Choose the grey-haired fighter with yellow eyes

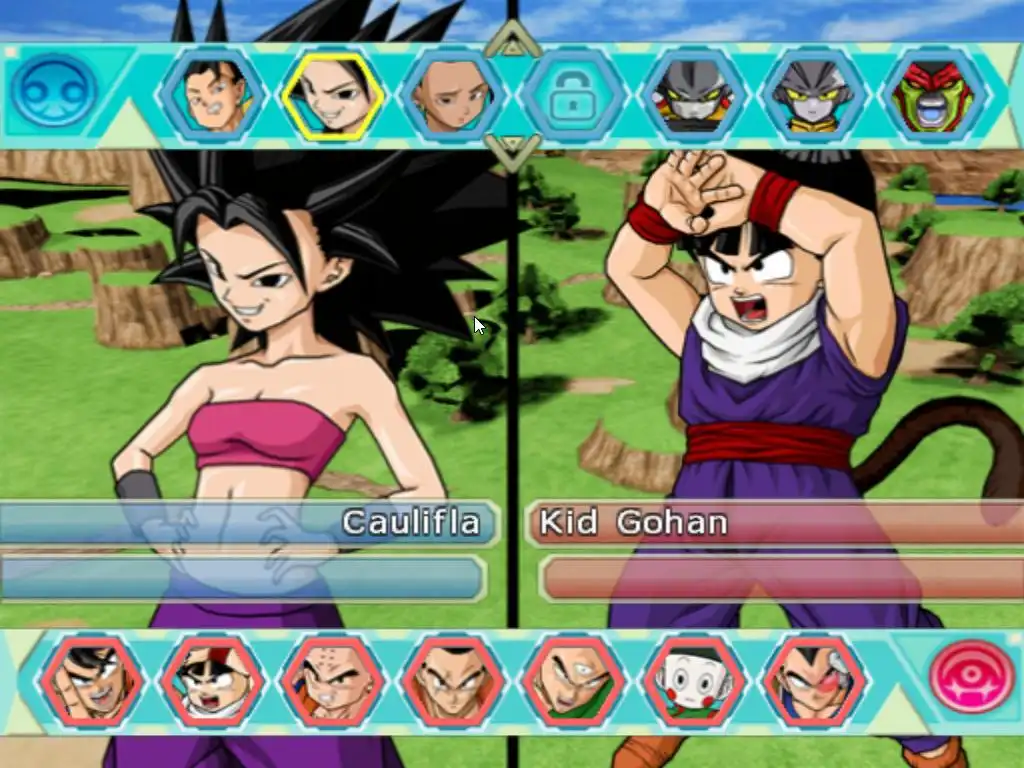(812, 97)
